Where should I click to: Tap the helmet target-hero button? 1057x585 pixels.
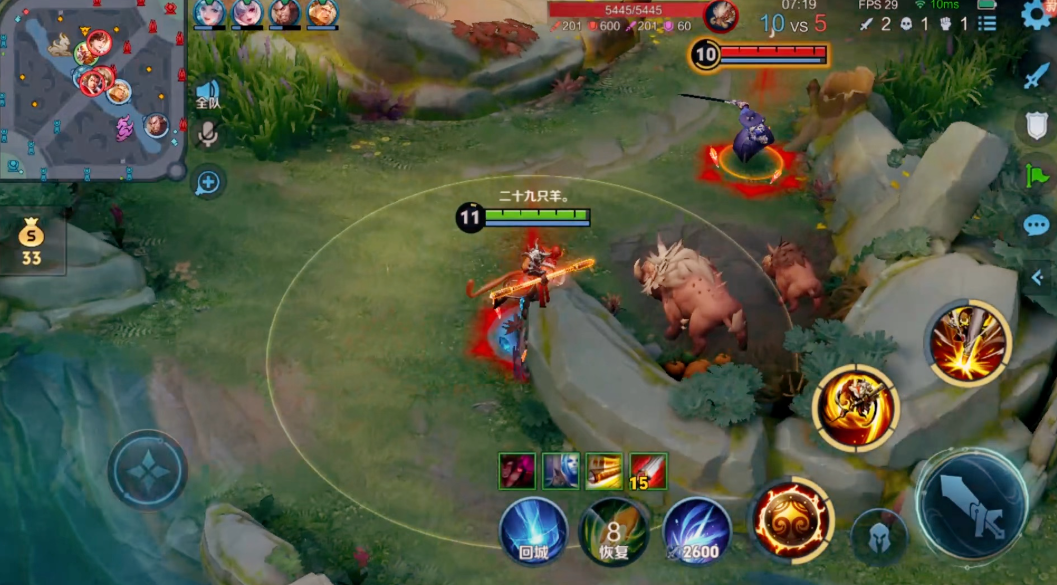tap(879, 538)
